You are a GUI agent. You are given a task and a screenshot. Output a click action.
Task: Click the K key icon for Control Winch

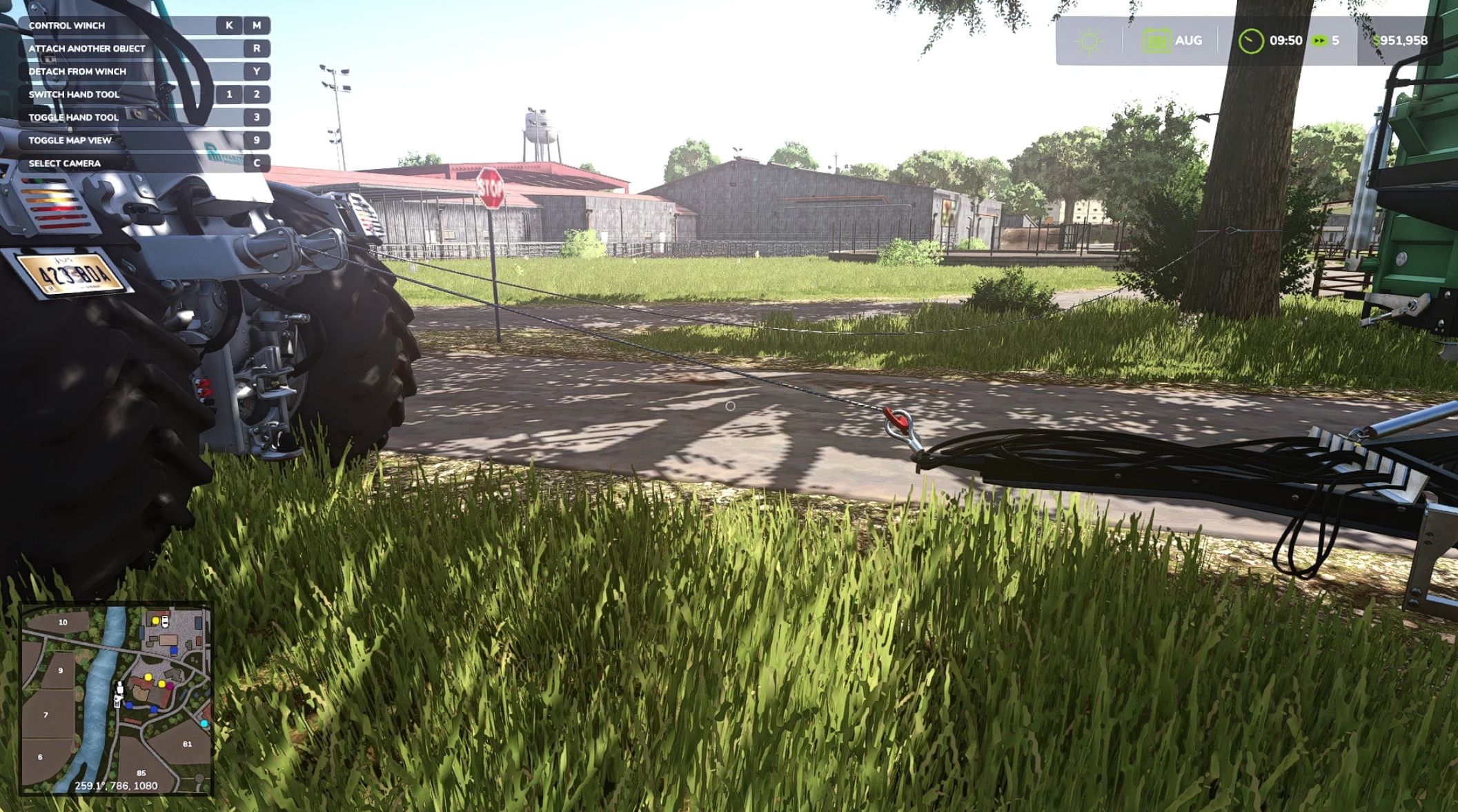click(229, 26)
